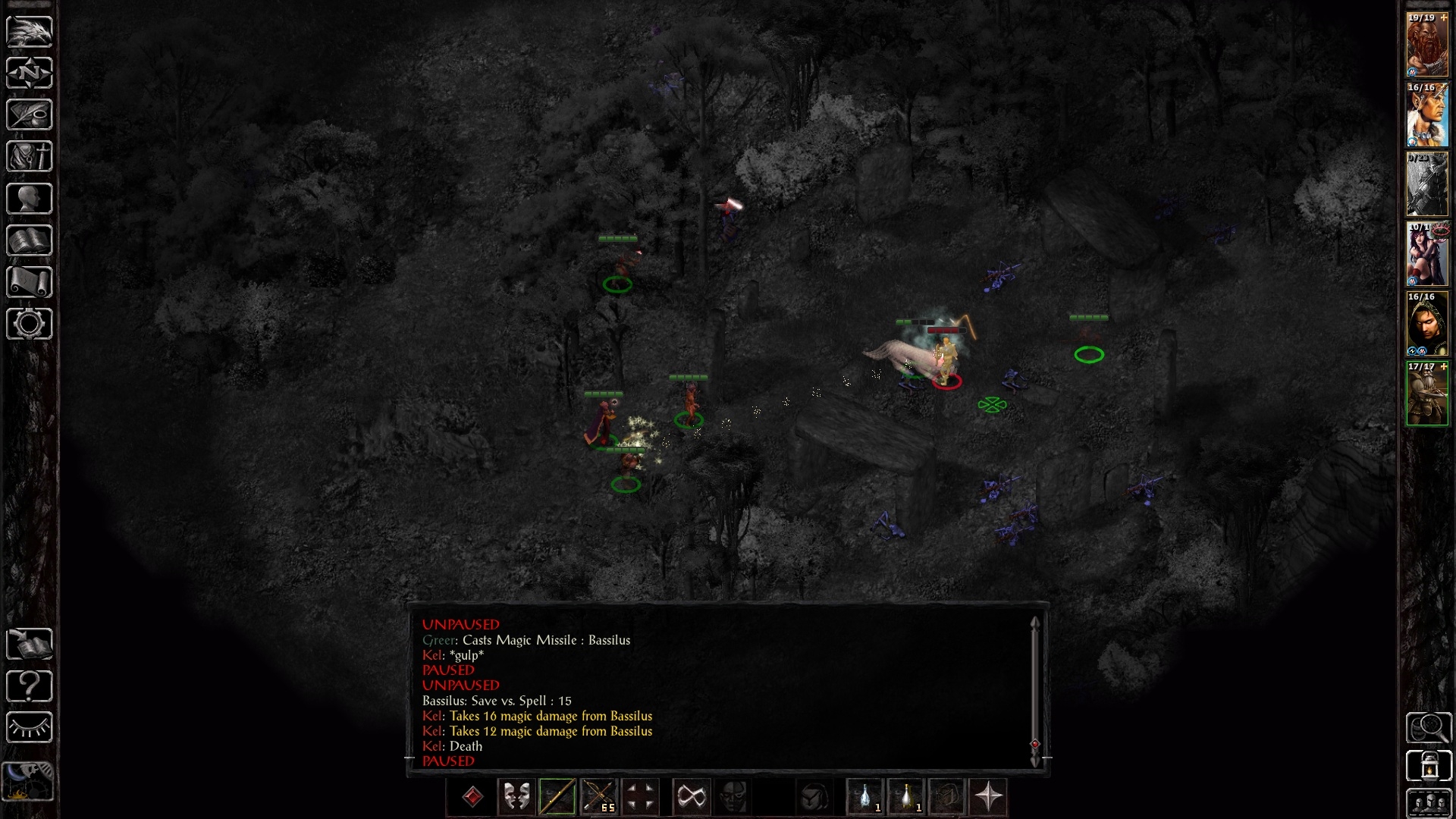Equip the bow with 65 arrows

coord(598,797)
